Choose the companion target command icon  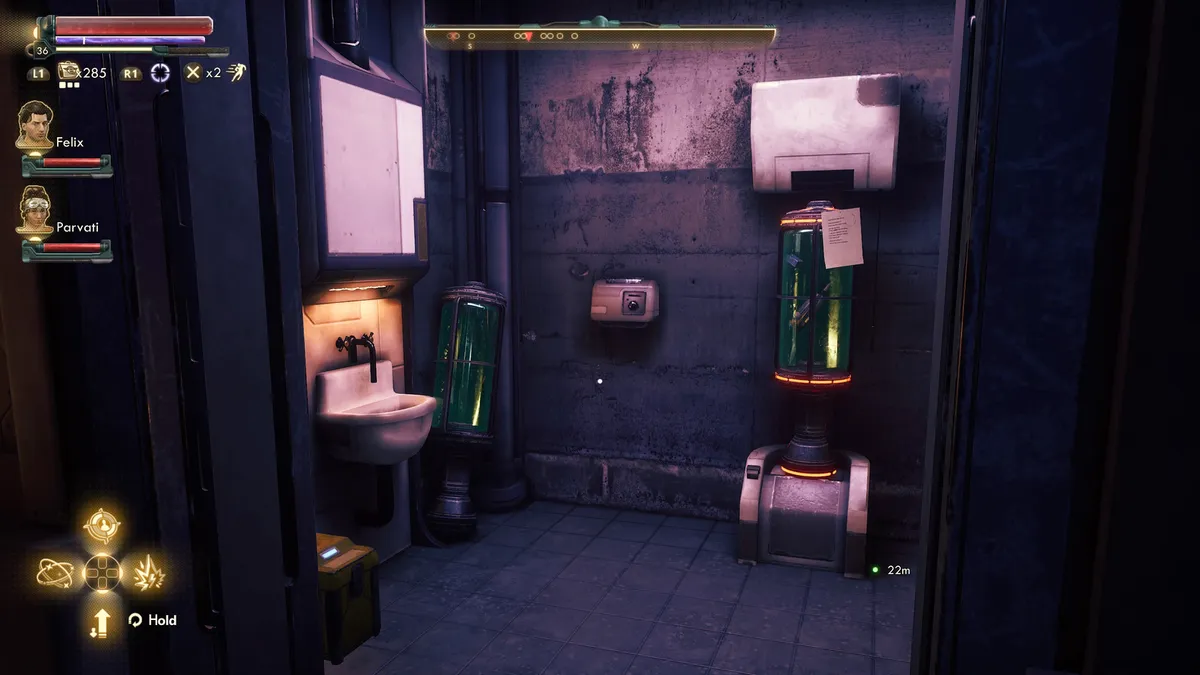tap(101, 524)
